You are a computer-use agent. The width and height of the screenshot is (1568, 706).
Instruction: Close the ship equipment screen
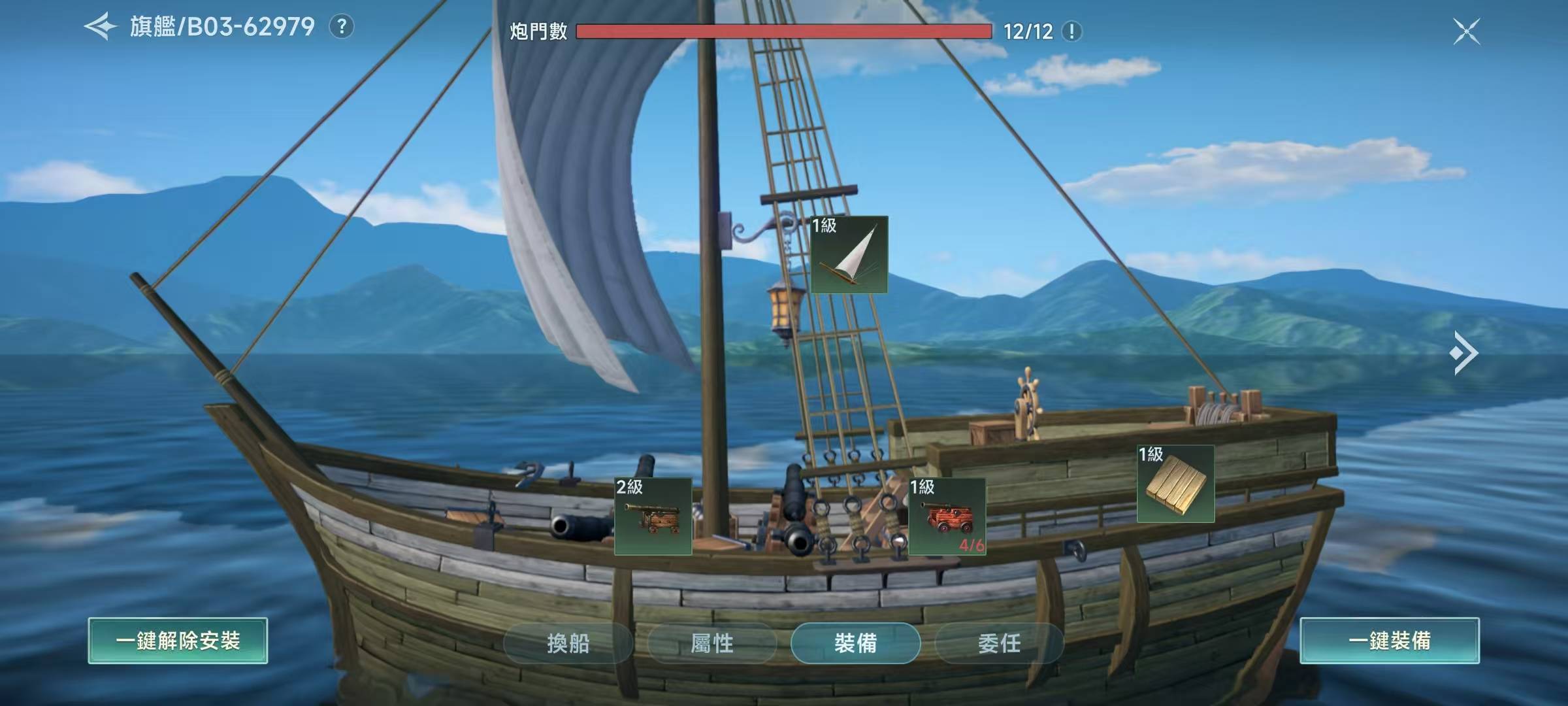1466,31
